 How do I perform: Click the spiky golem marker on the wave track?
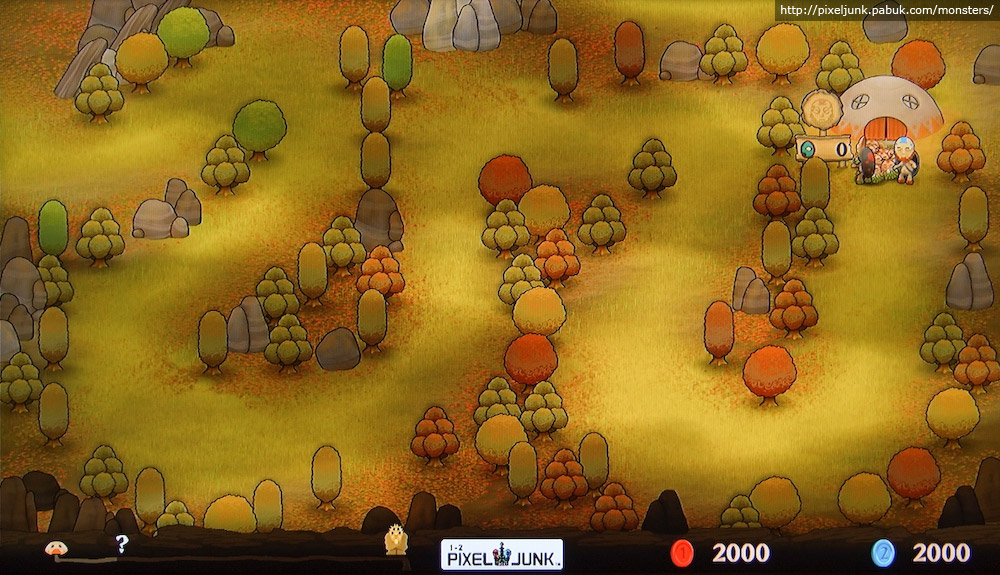pyautogui.click(x=396, y=541)
